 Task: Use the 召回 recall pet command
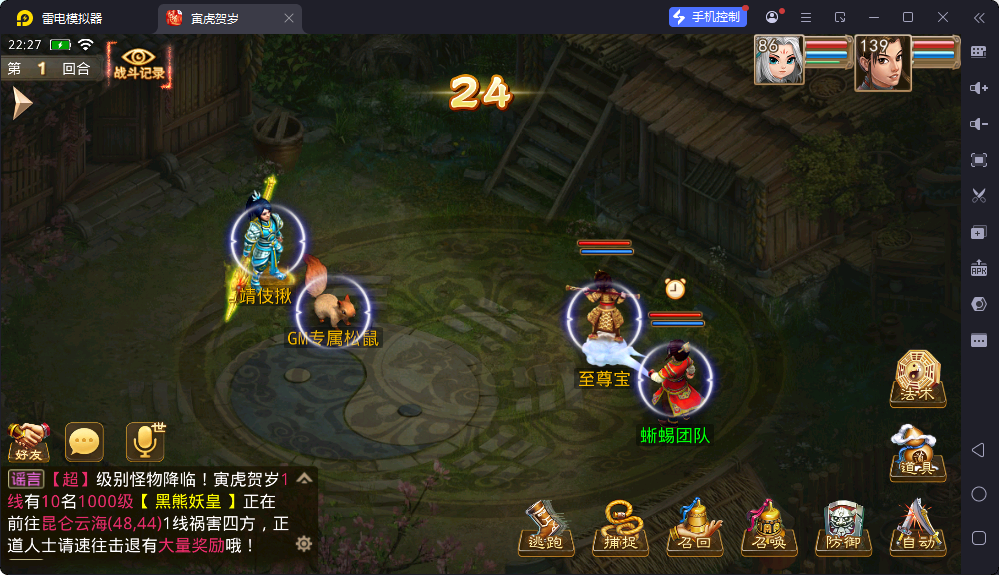click(x=695, y=527)
